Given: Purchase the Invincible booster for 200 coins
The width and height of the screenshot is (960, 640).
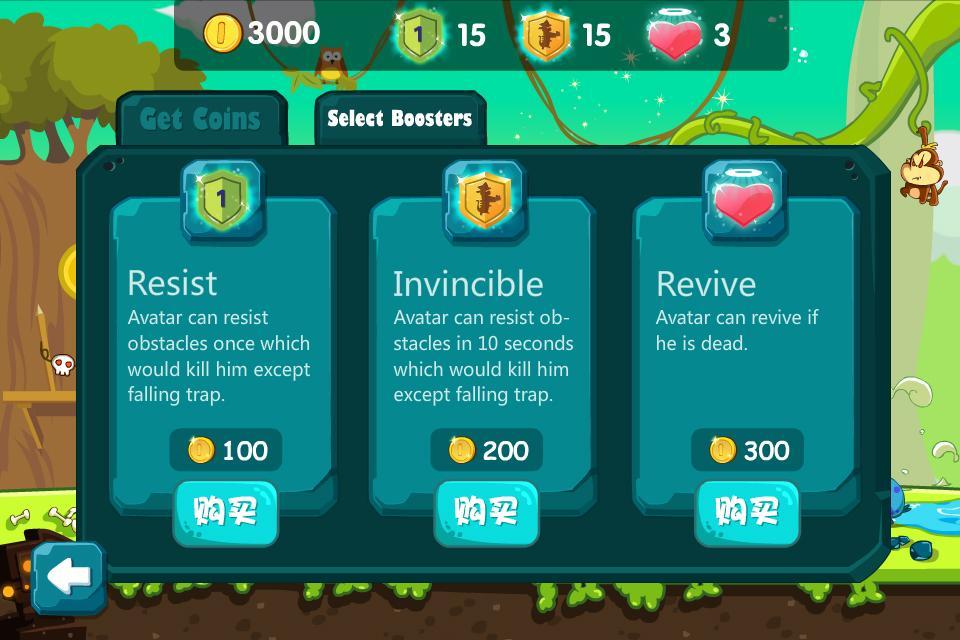Looking at the screenshot, I should tap(486, 512).
